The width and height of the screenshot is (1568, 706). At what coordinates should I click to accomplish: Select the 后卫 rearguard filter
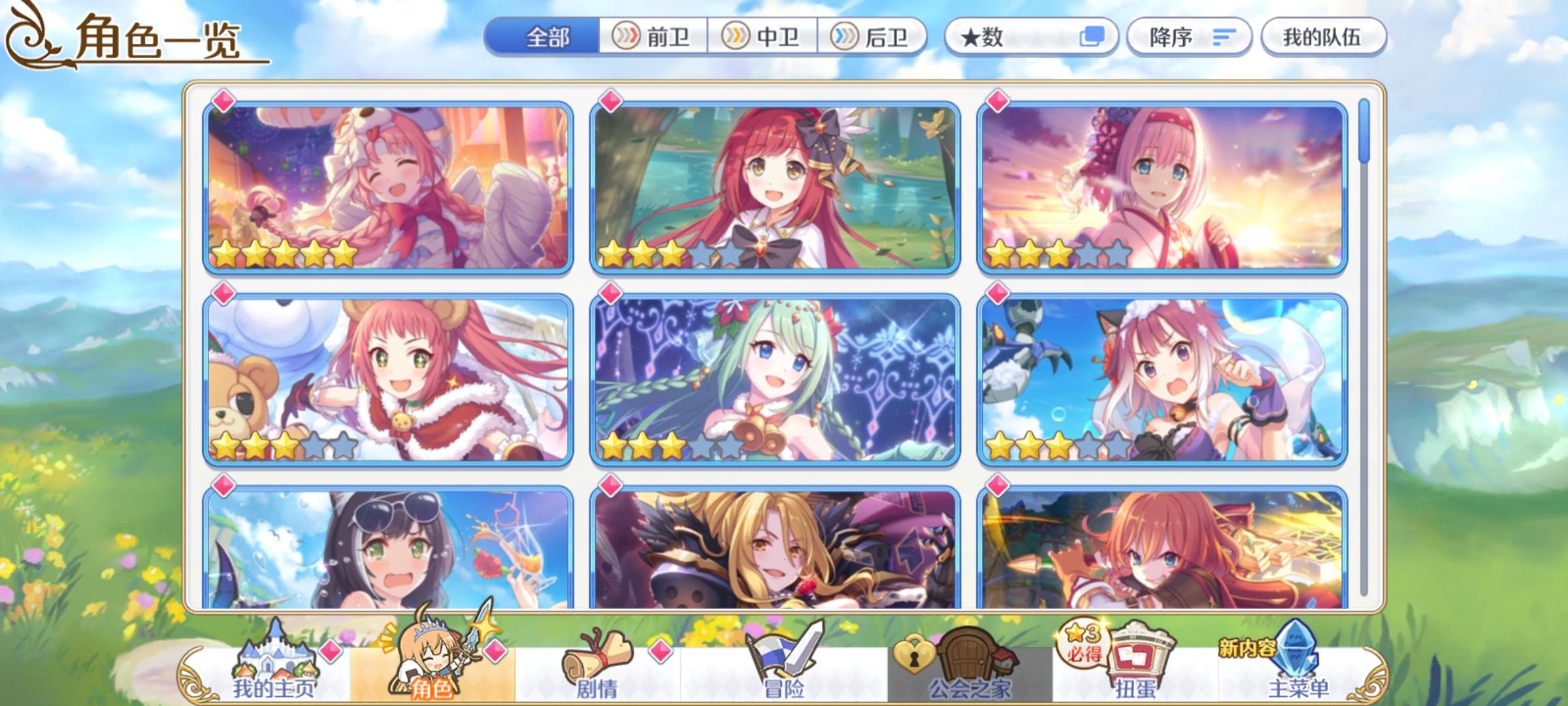873,37
